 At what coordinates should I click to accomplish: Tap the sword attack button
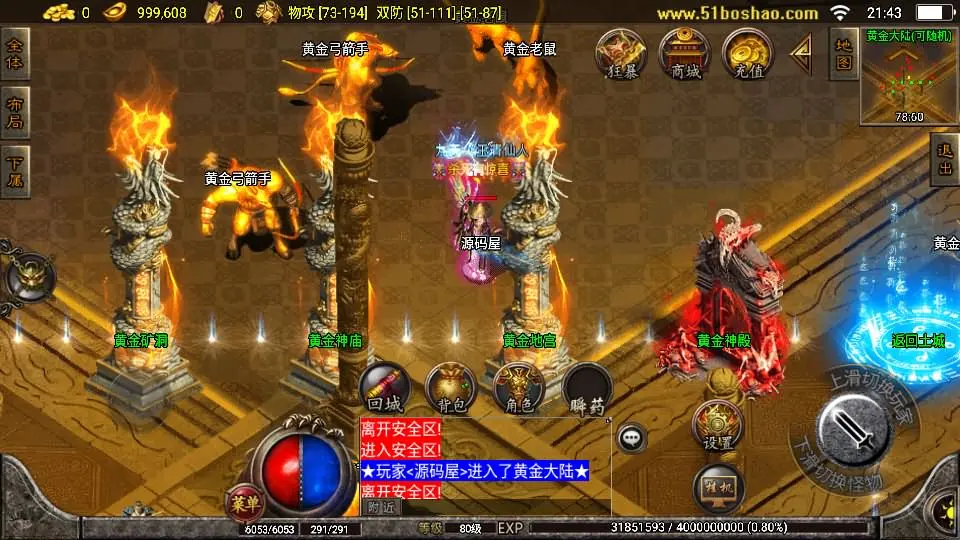point(853,431)
